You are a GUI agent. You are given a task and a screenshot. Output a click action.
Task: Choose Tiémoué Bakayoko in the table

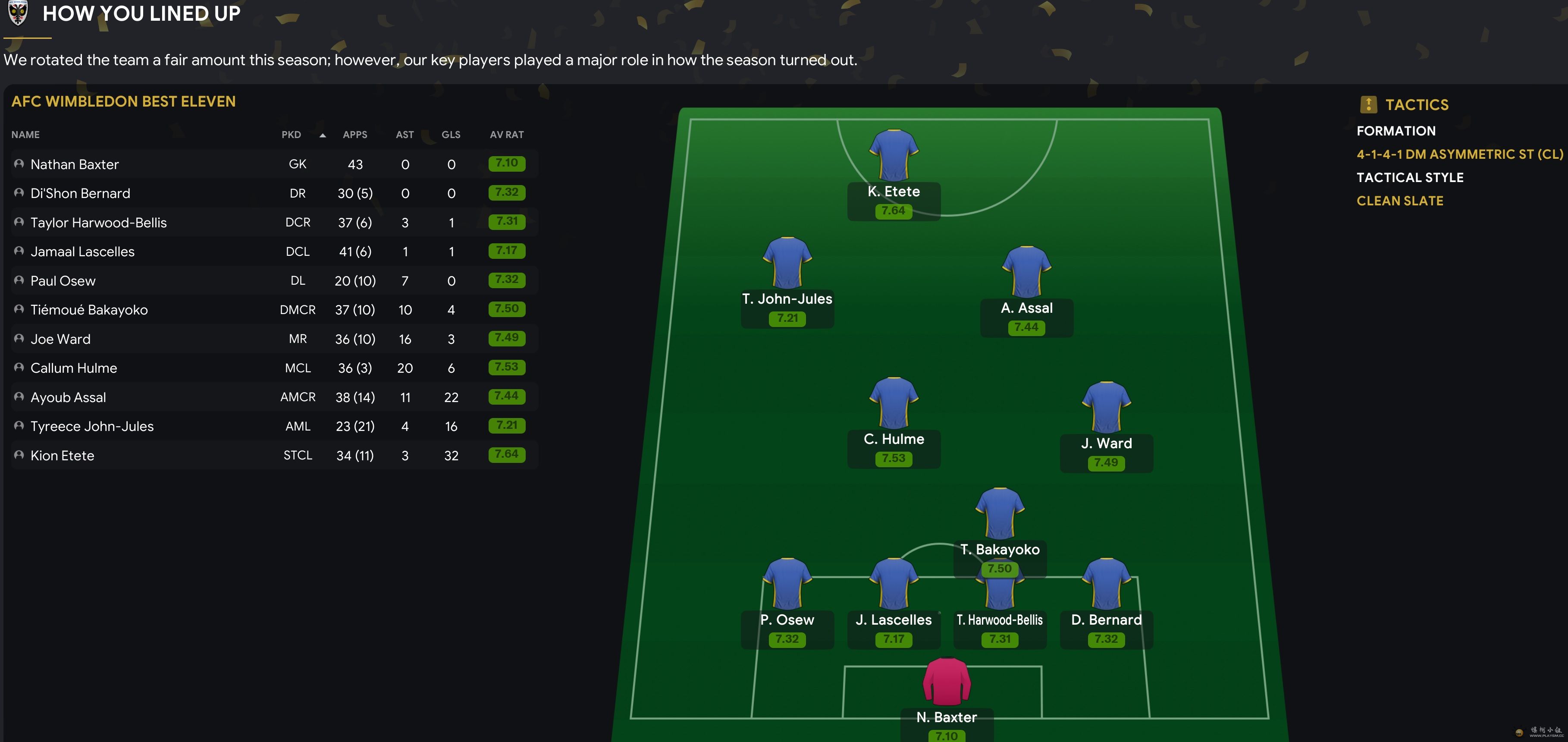[89, 310]
